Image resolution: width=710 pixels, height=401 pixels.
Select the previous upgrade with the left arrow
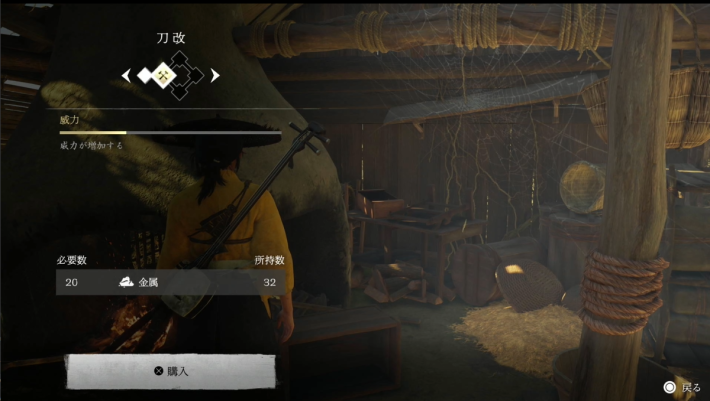coord(126,75)
